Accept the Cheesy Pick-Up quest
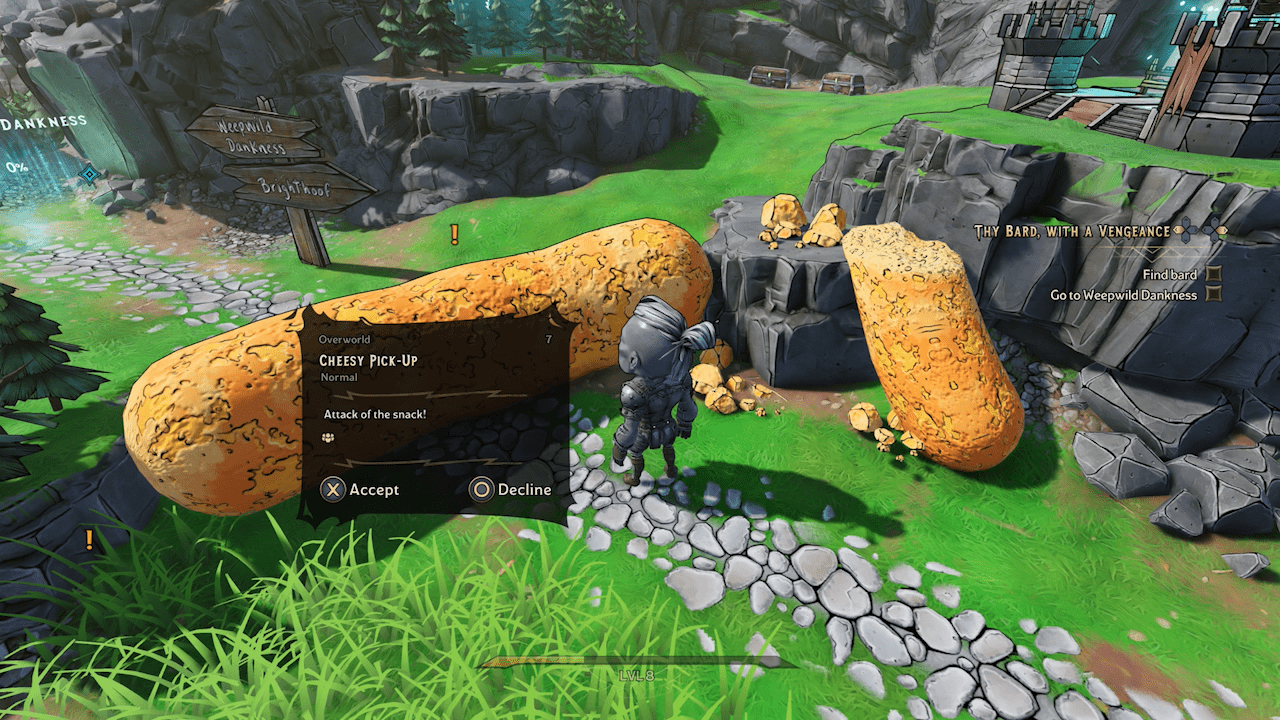The height and width of the screenshot is (720, 1280). click(360, 489)
